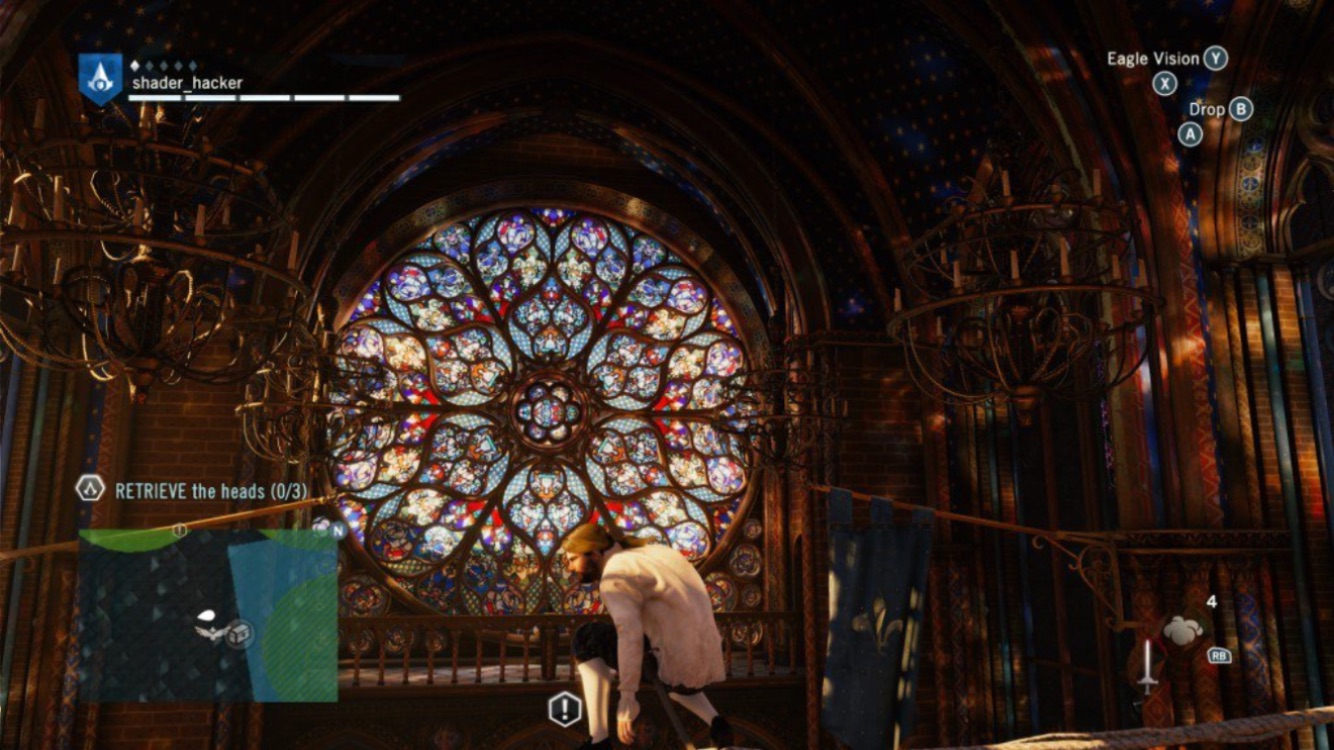Click the chest marker on the minimap
This screenshot has width=1334, height=750.
[238, 632]
